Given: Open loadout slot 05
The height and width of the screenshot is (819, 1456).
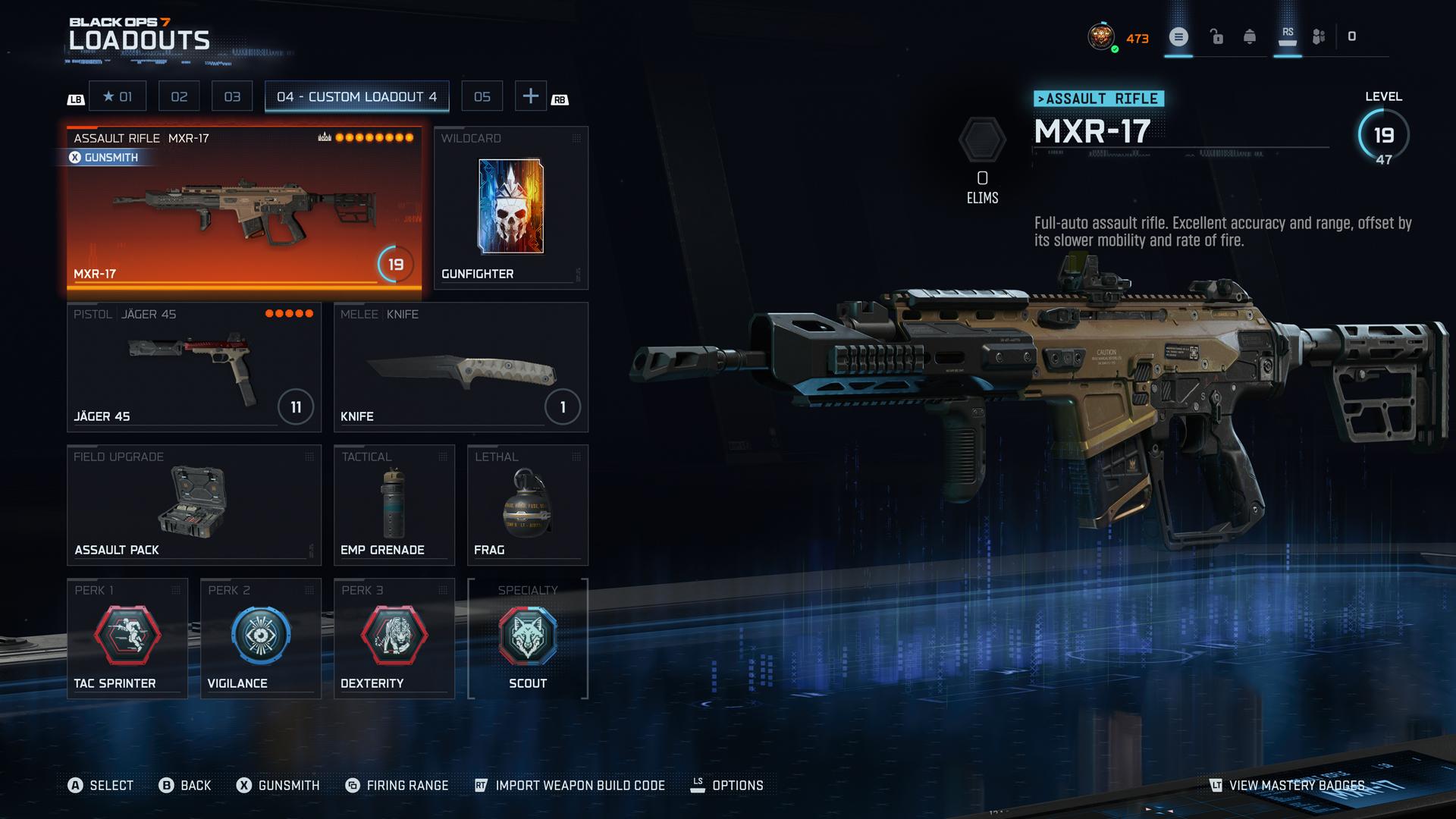Looking at the screenshot, I should click(x=483, y=96).
